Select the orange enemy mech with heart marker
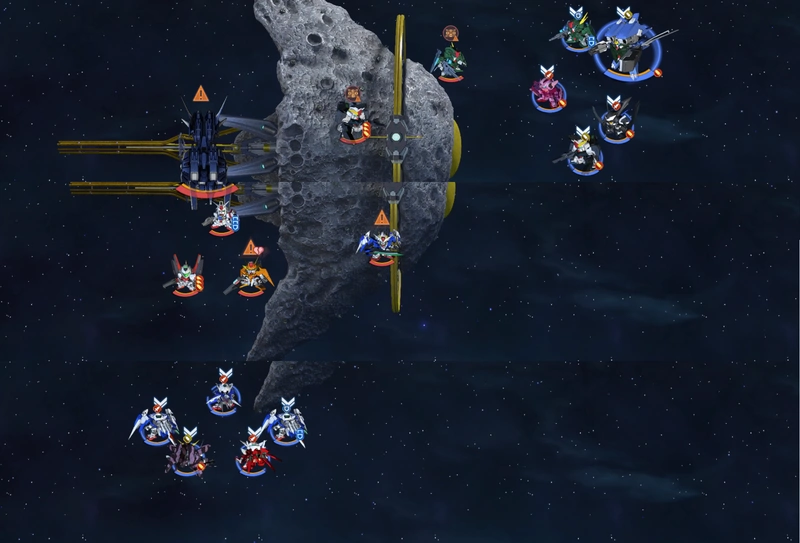The image size is (800, 543). point(251,274)
